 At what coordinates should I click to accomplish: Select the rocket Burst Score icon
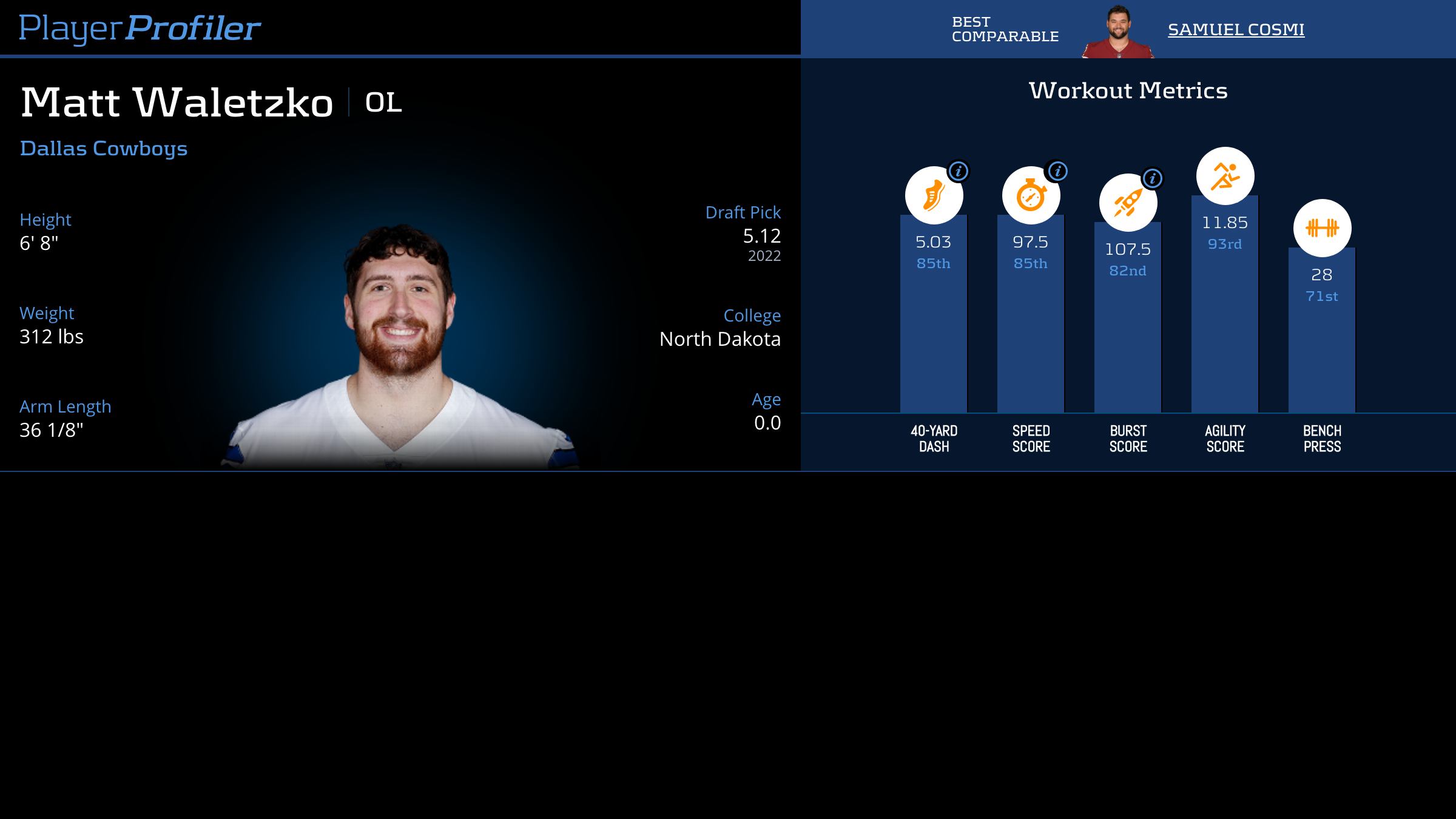click(1128, 203)
